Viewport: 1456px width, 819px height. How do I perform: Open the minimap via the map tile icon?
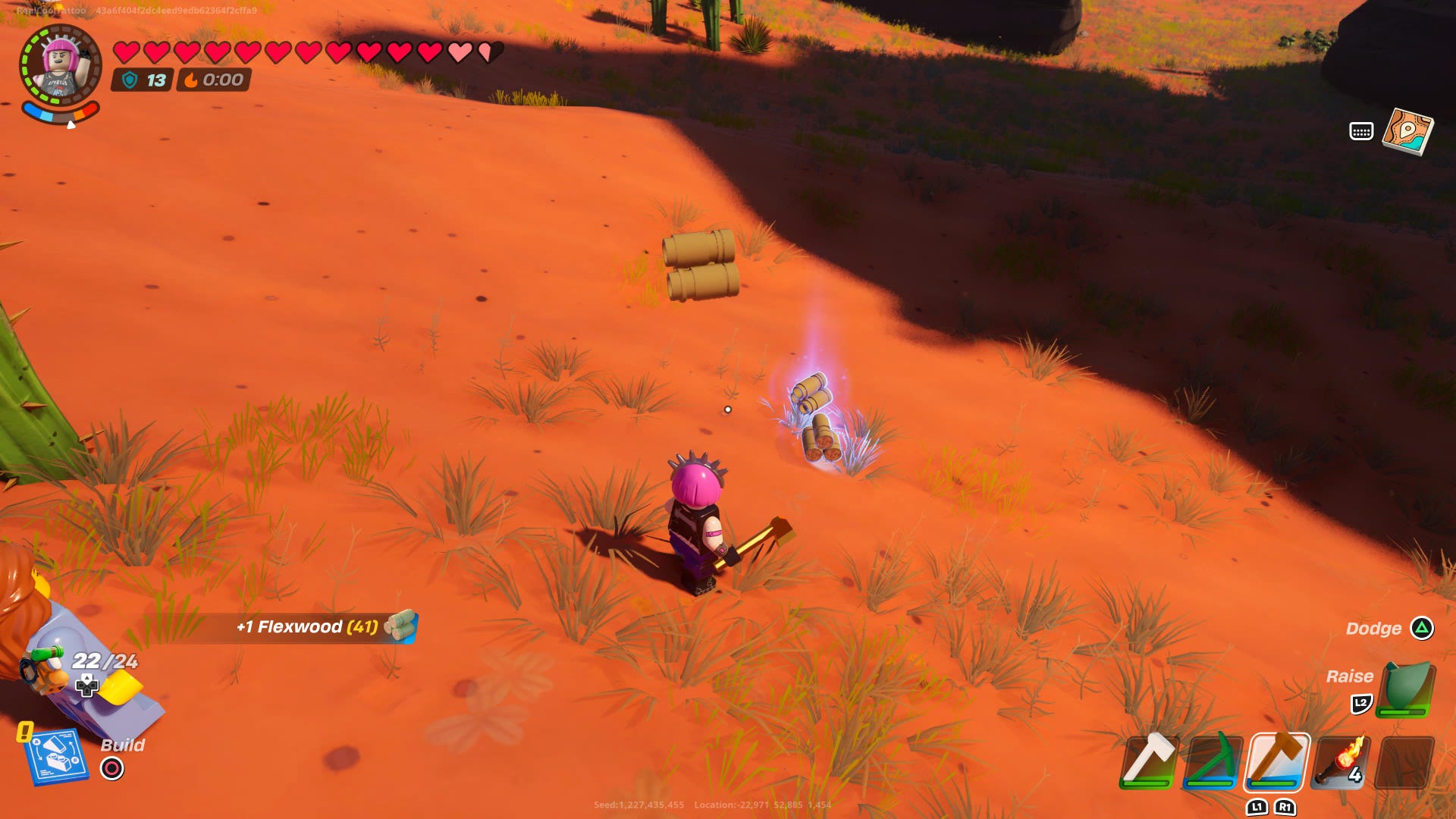tap(1410, 130)
